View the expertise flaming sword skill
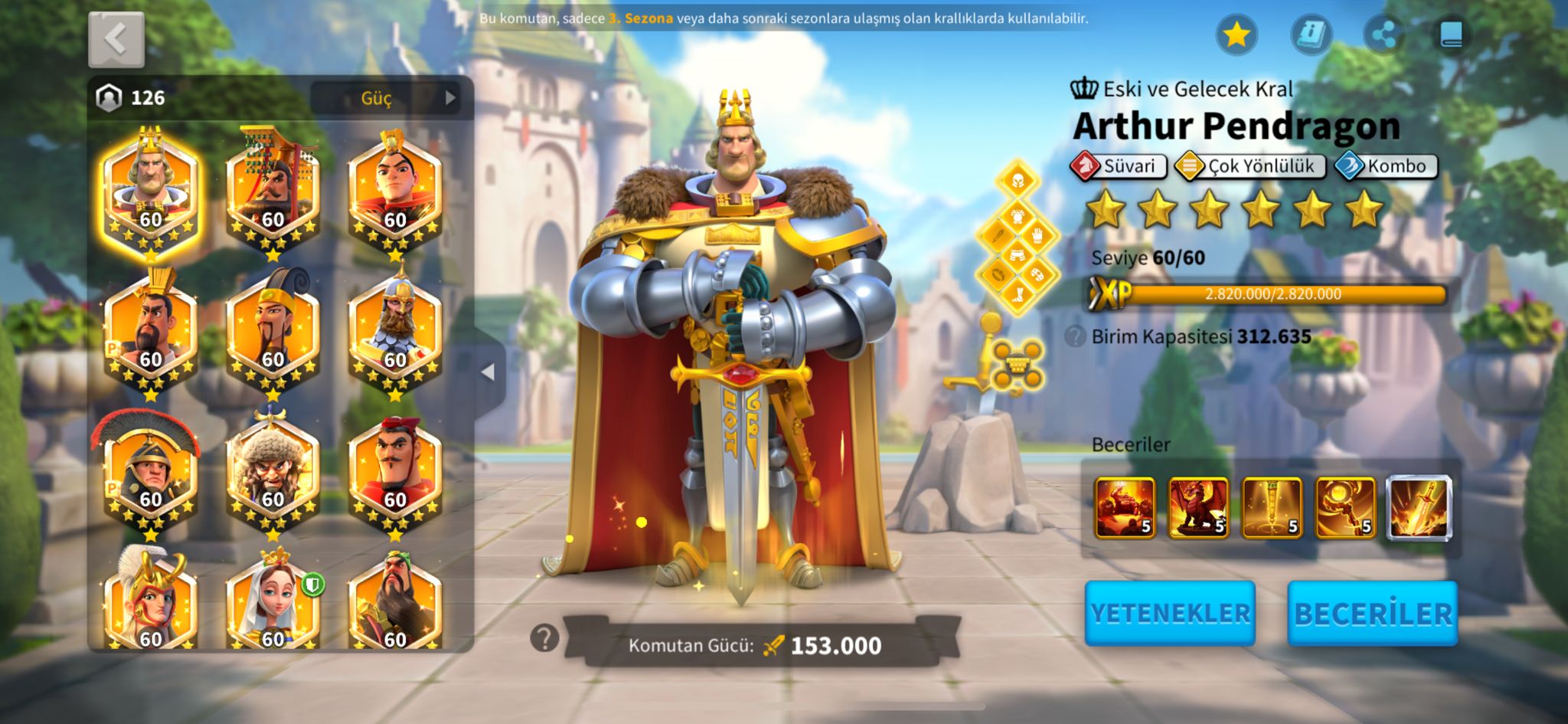The width and height of the screenshot is (1568, 724). pyautogui.click(x=1419, y=507)
